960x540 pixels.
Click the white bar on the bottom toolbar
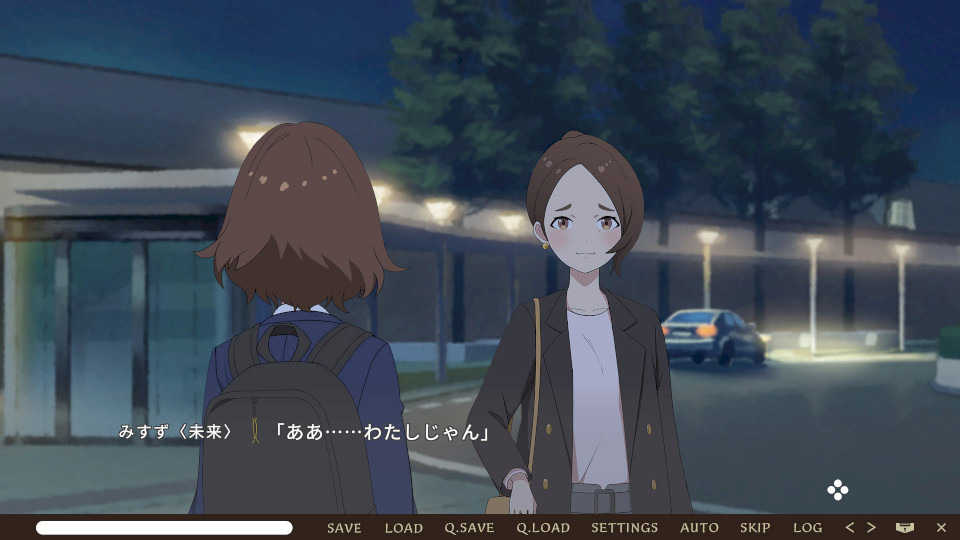click(164, 527)
